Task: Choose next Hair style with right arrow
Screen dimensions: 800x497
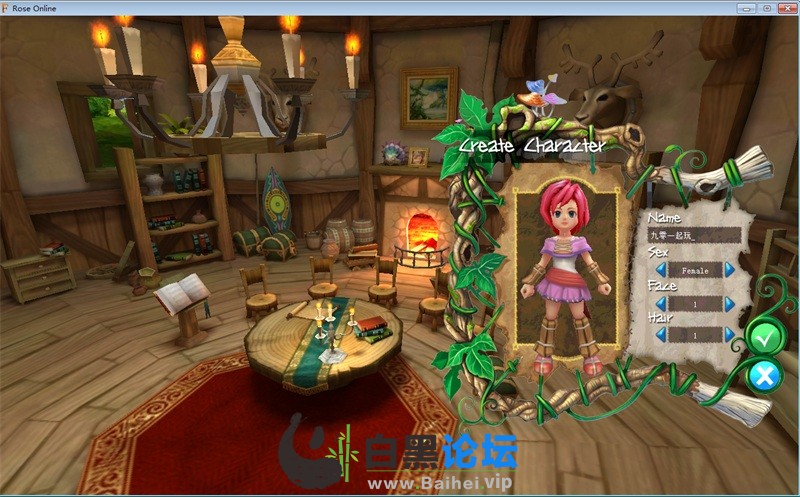Action: tap(730, 336)
